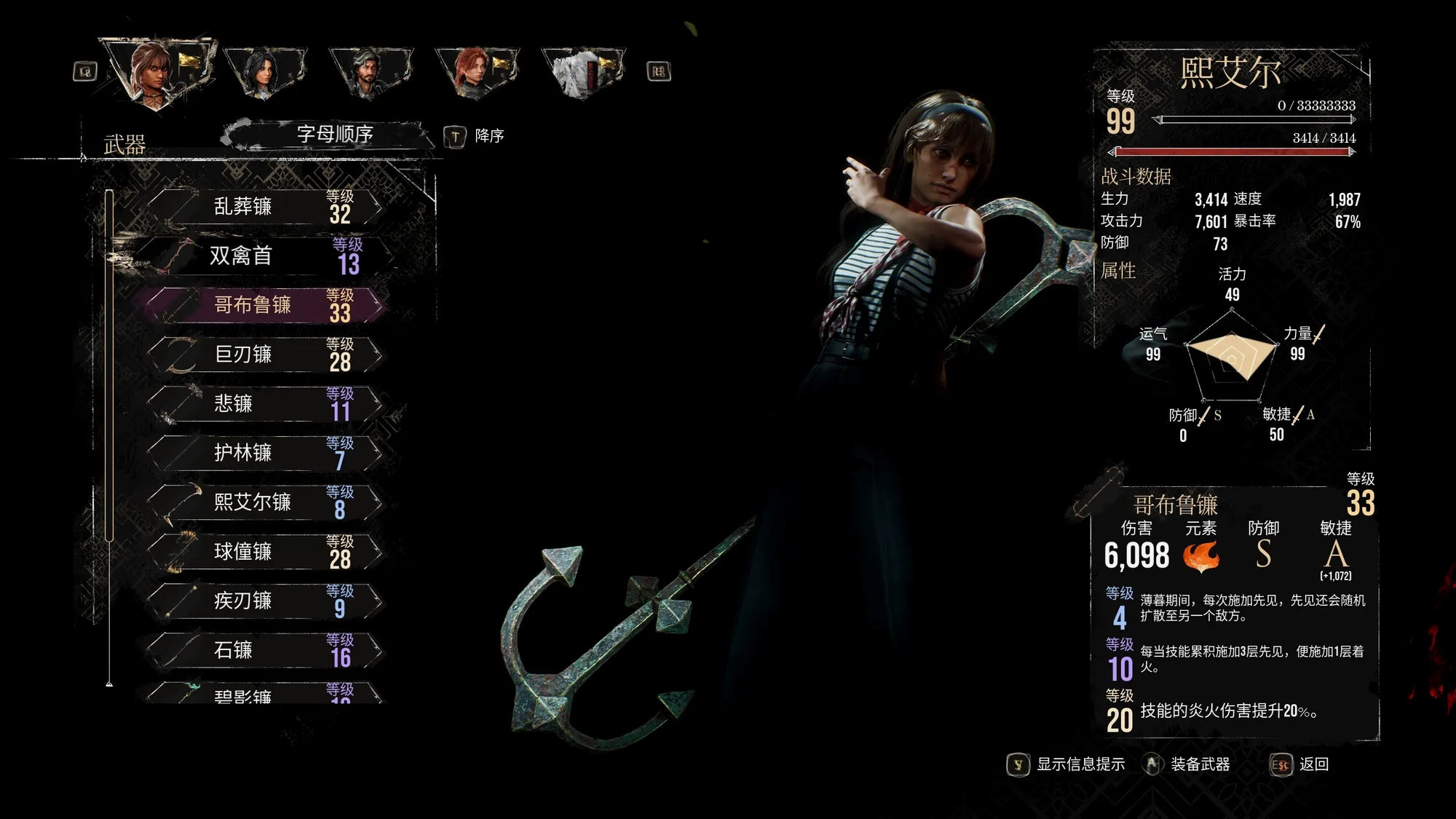Select the 熙艾尔镰 weapon row
This screenshot has width=1456, height=819.
pos(266,502)
